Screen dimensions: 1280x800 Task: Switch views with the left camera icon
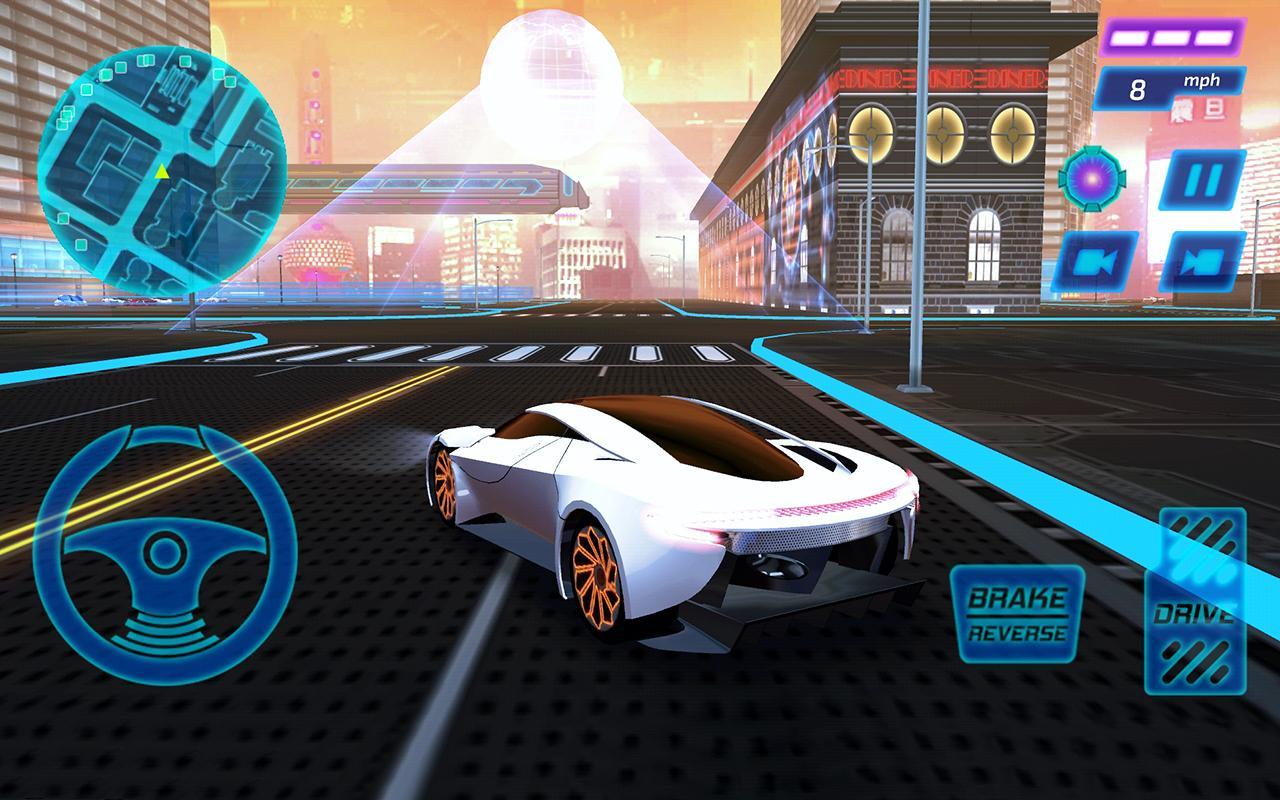coord(1099,262)
